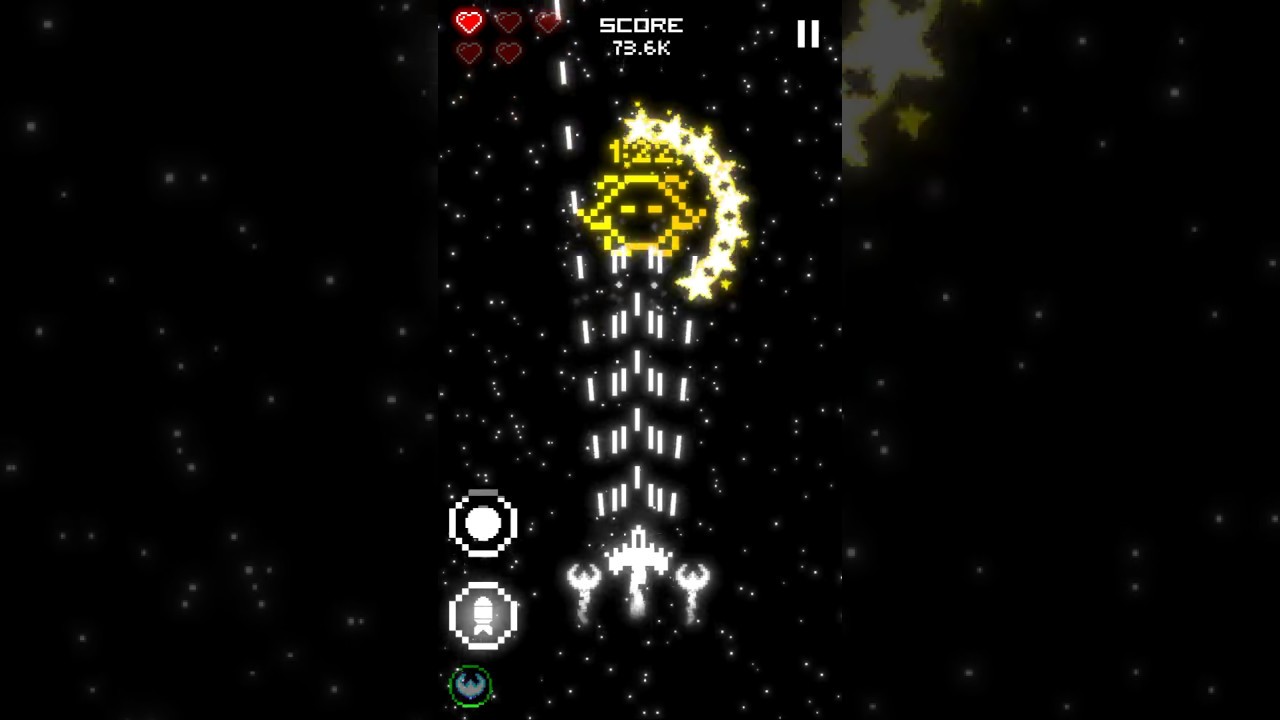Click the filled red heart life icon
The height and width of the screenshot is (720, 1280).
tap(468, 21)
